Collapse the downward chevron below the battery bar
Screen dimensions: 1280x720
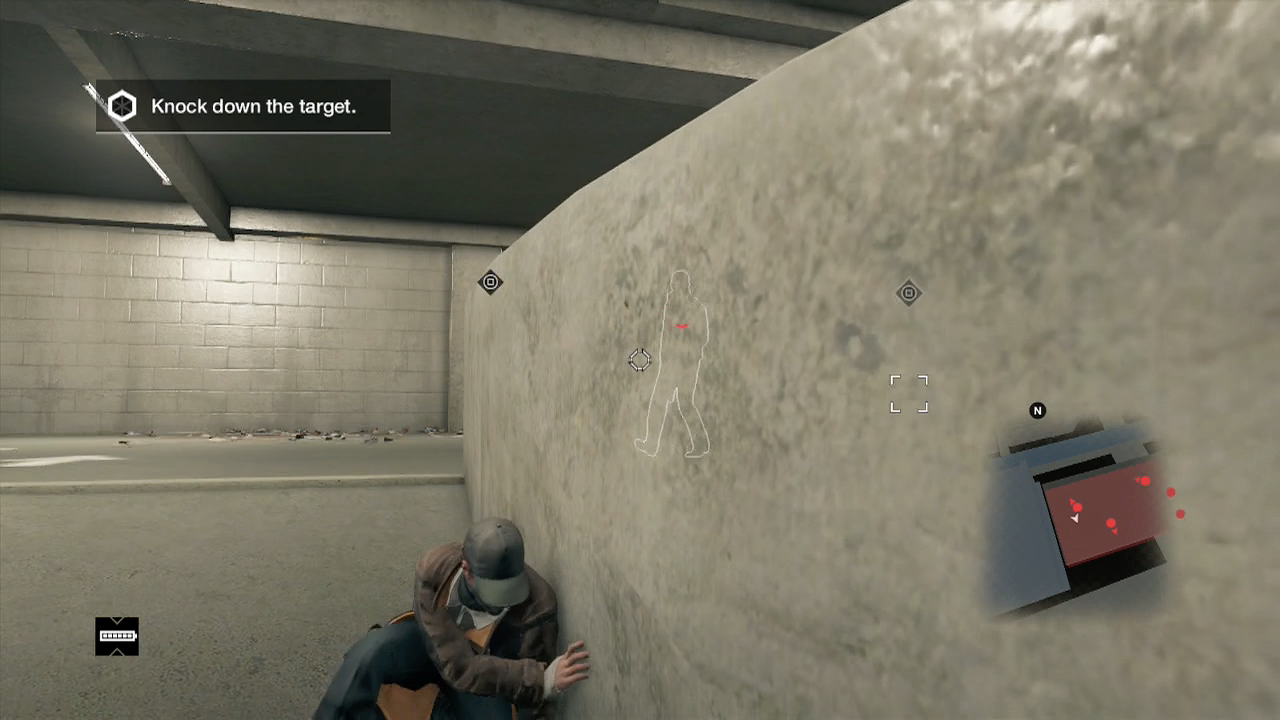click(117, 652)
